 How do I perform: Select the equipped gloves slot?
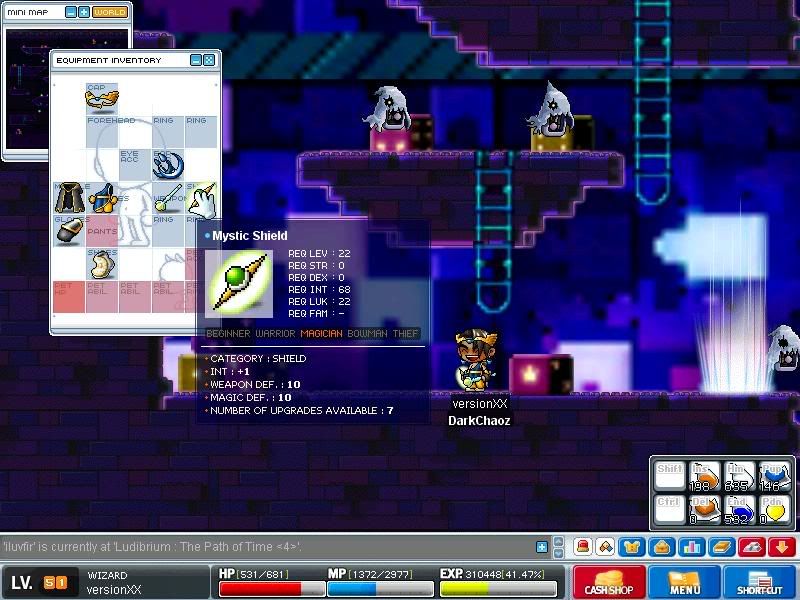point(68,232)
